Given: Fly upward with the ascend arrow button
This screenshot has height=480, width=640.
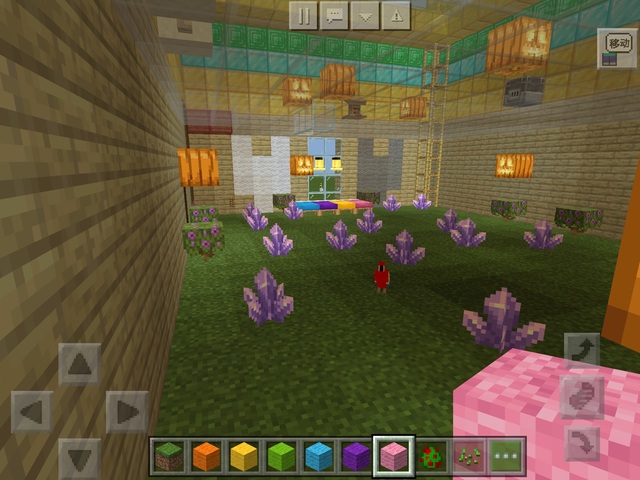Looking at the screenshot, I should click(x=581, y=351).
